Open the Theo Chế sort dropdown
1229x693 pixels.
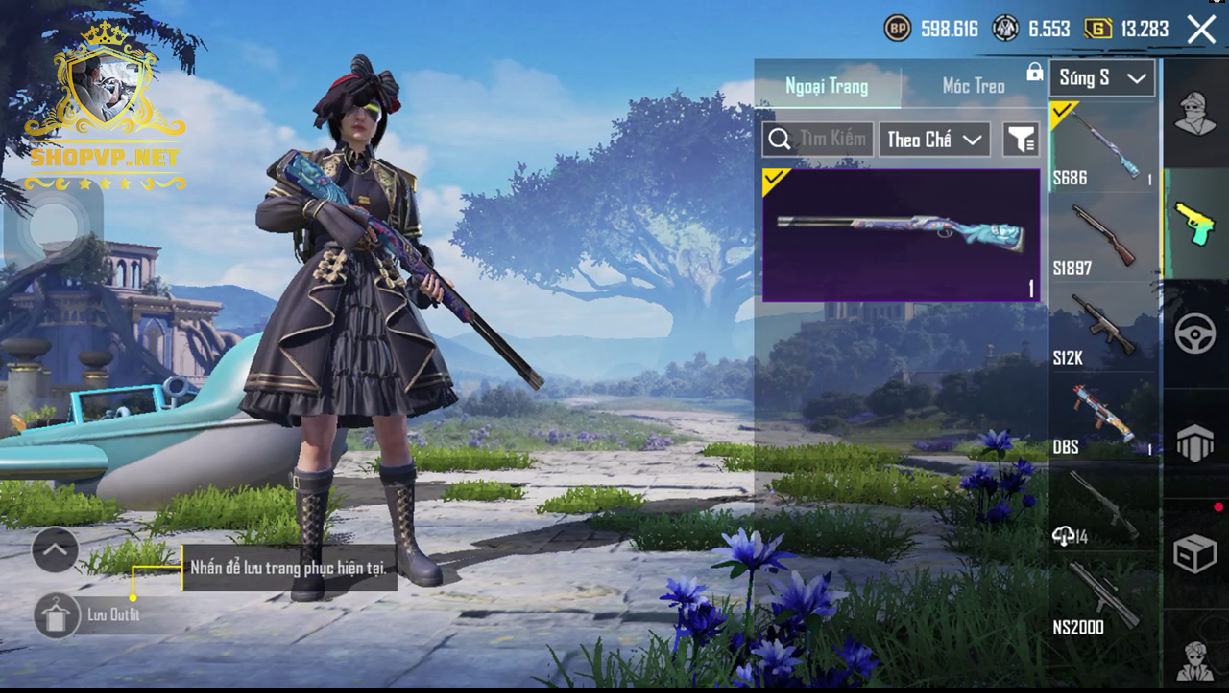pos(934,140)
